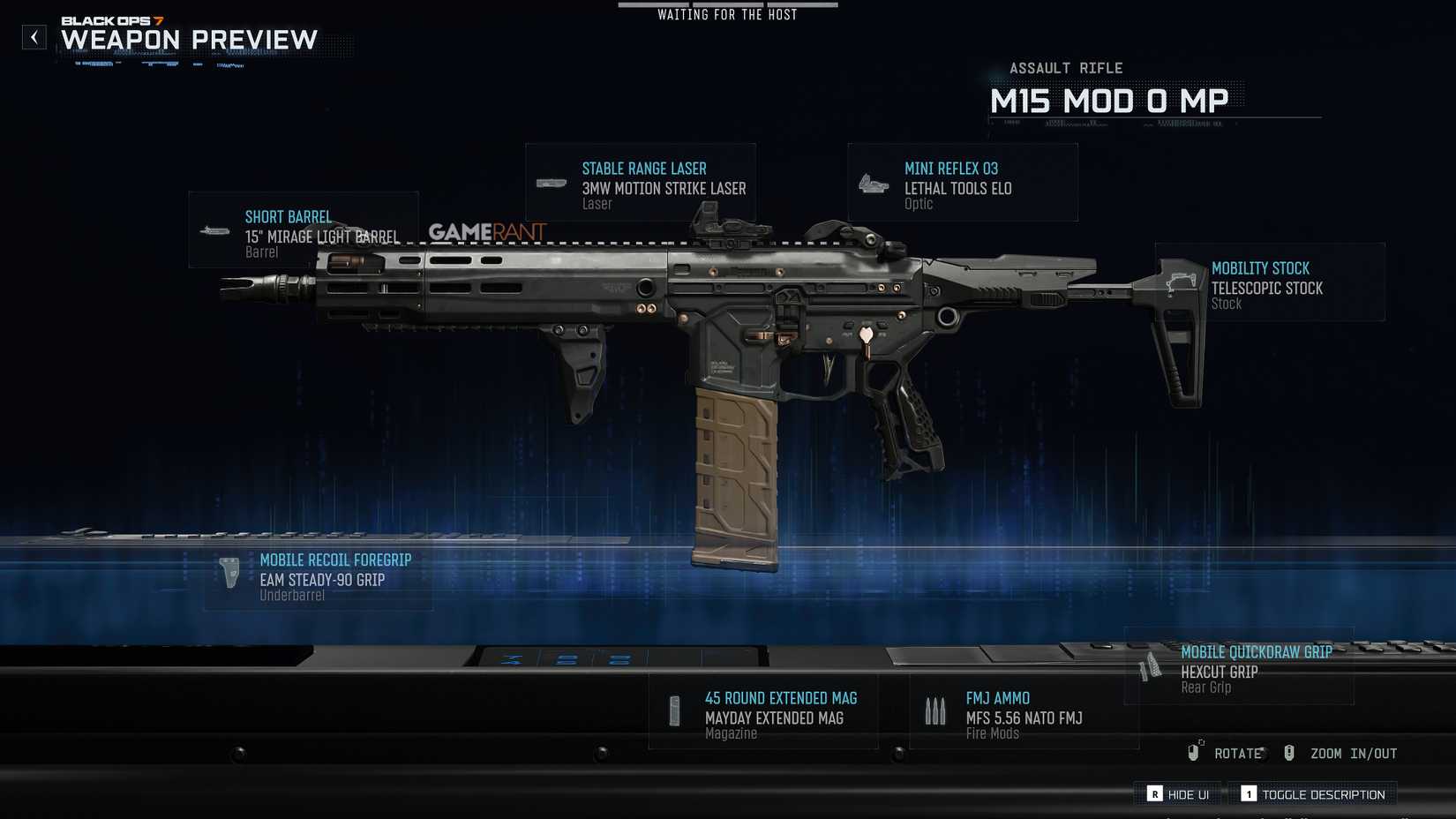Click the M15 Mod 0 MP weapon name
Screen dimensions: 1456x819
click(1109, 100)
